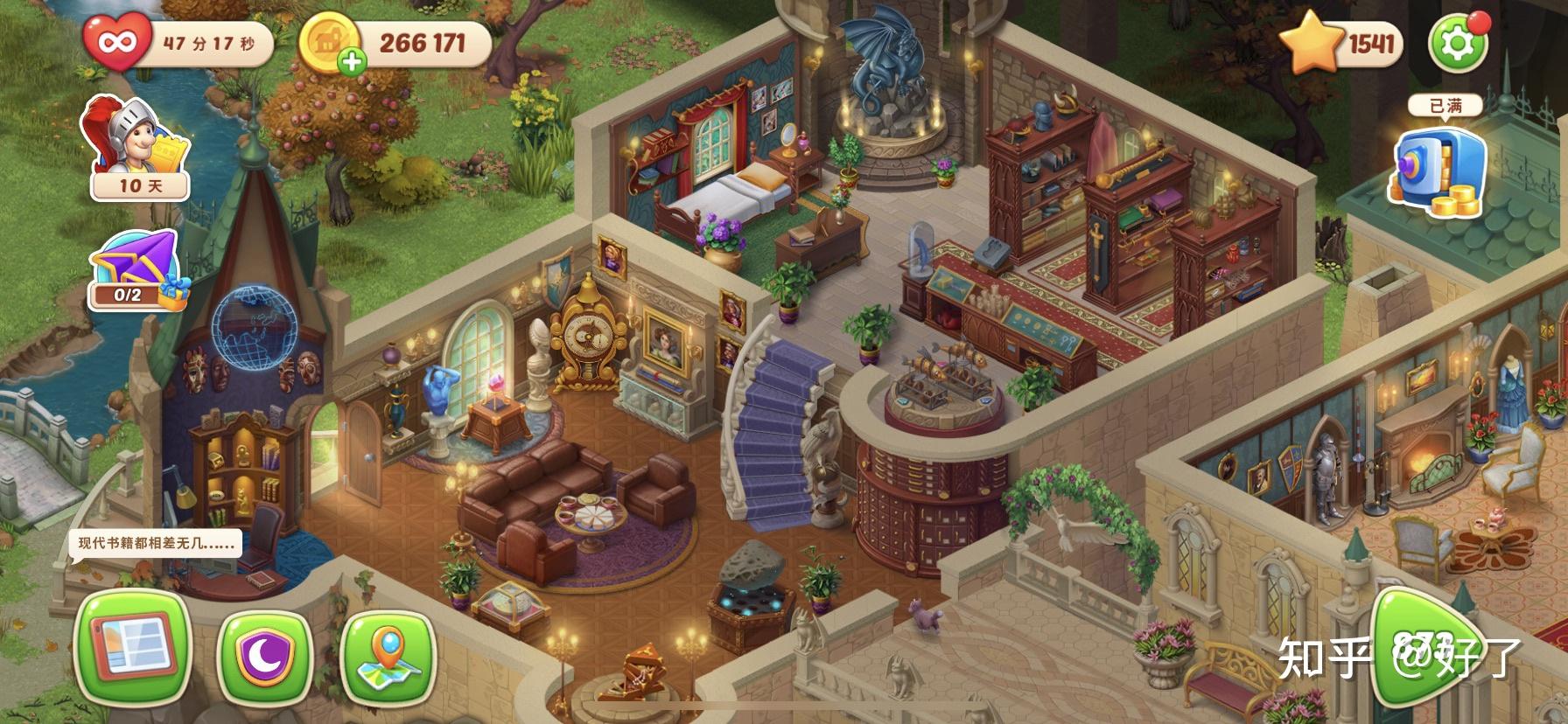
Task: Tap the speech bubble about modern books
Action: [x=156, y=543]
